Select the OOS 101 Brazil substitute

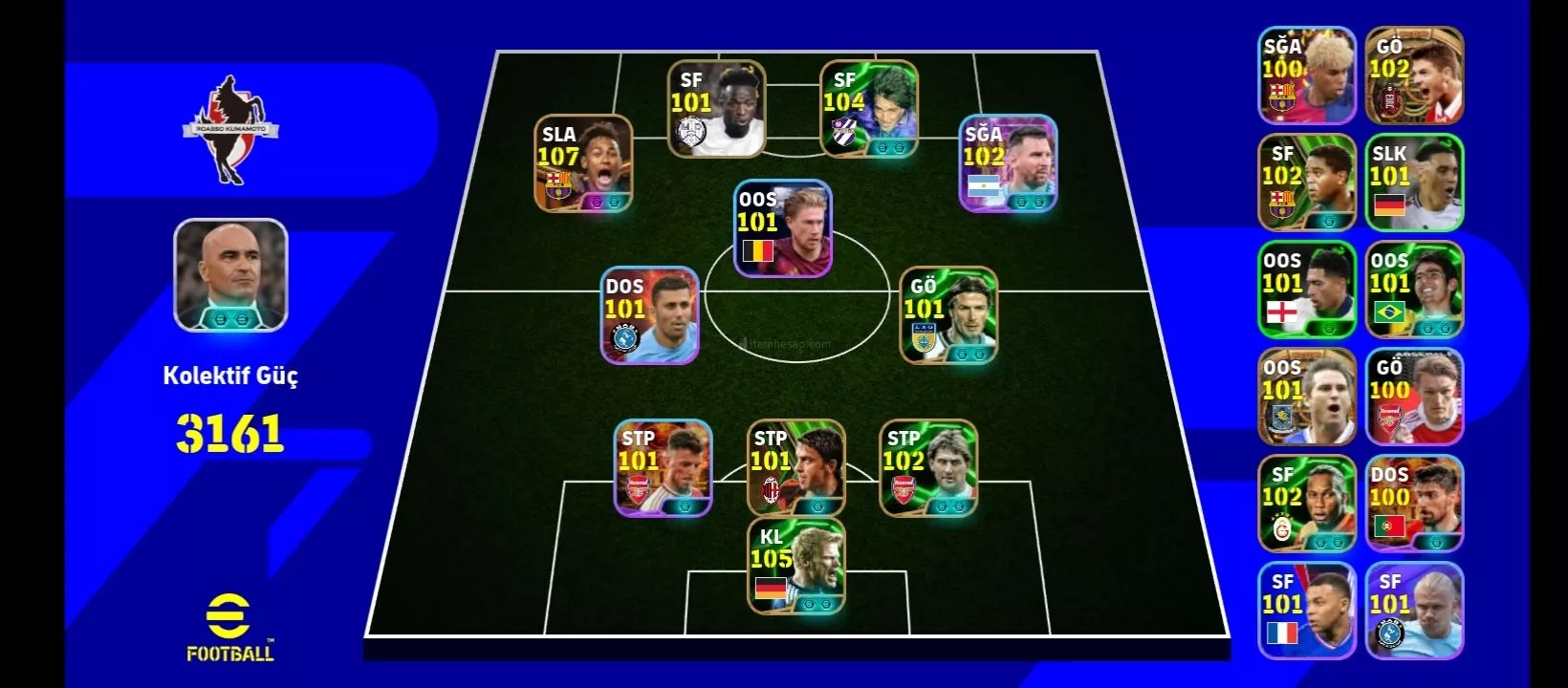(x=1414, y=290)
